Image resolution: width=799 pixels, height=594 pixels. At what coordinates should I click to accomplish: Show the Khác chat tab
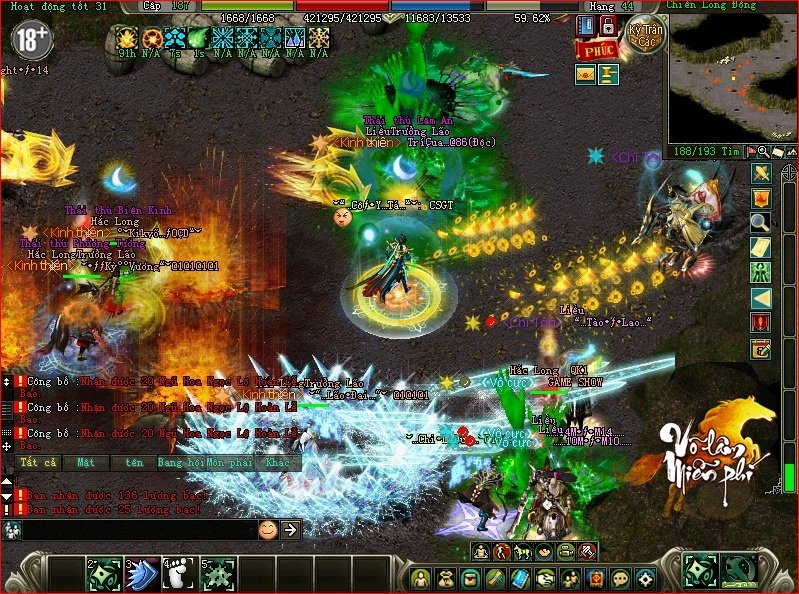coord(277,463)
